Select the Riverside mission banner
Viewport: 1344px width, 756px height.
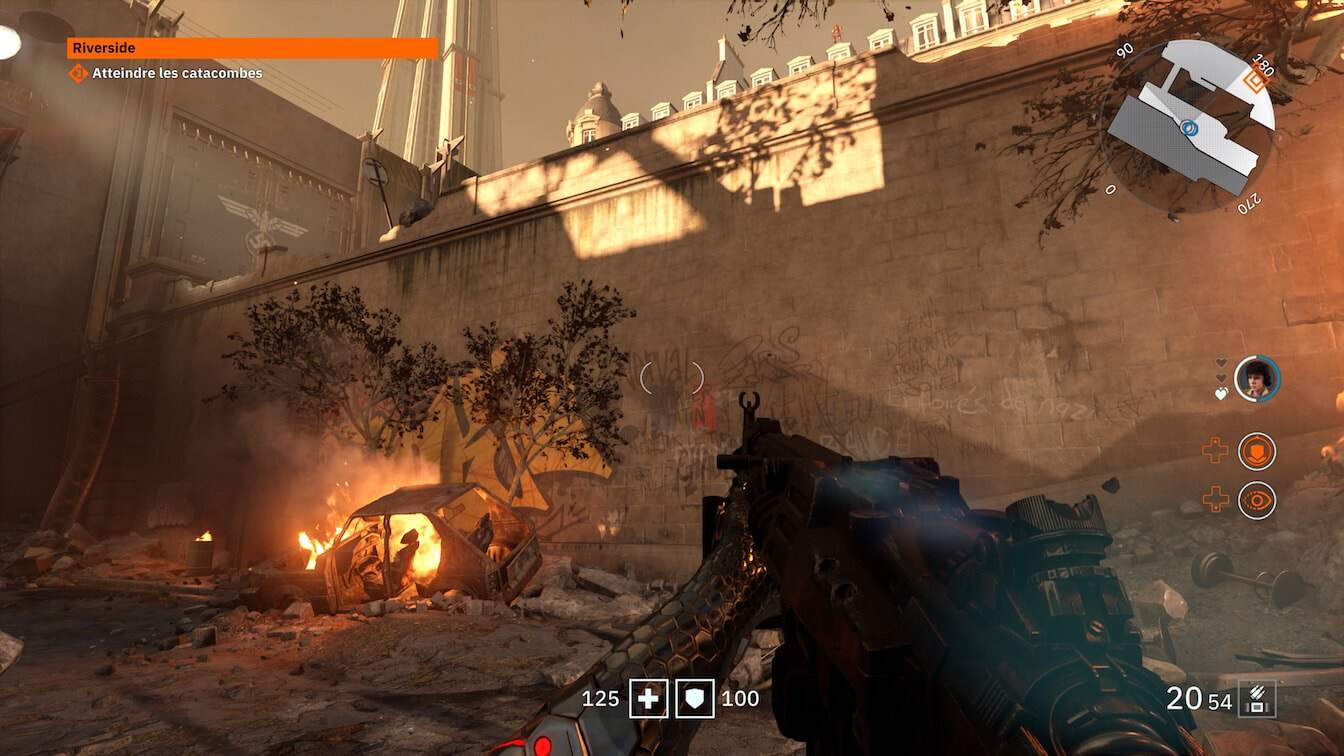click(x=252, y=48)
